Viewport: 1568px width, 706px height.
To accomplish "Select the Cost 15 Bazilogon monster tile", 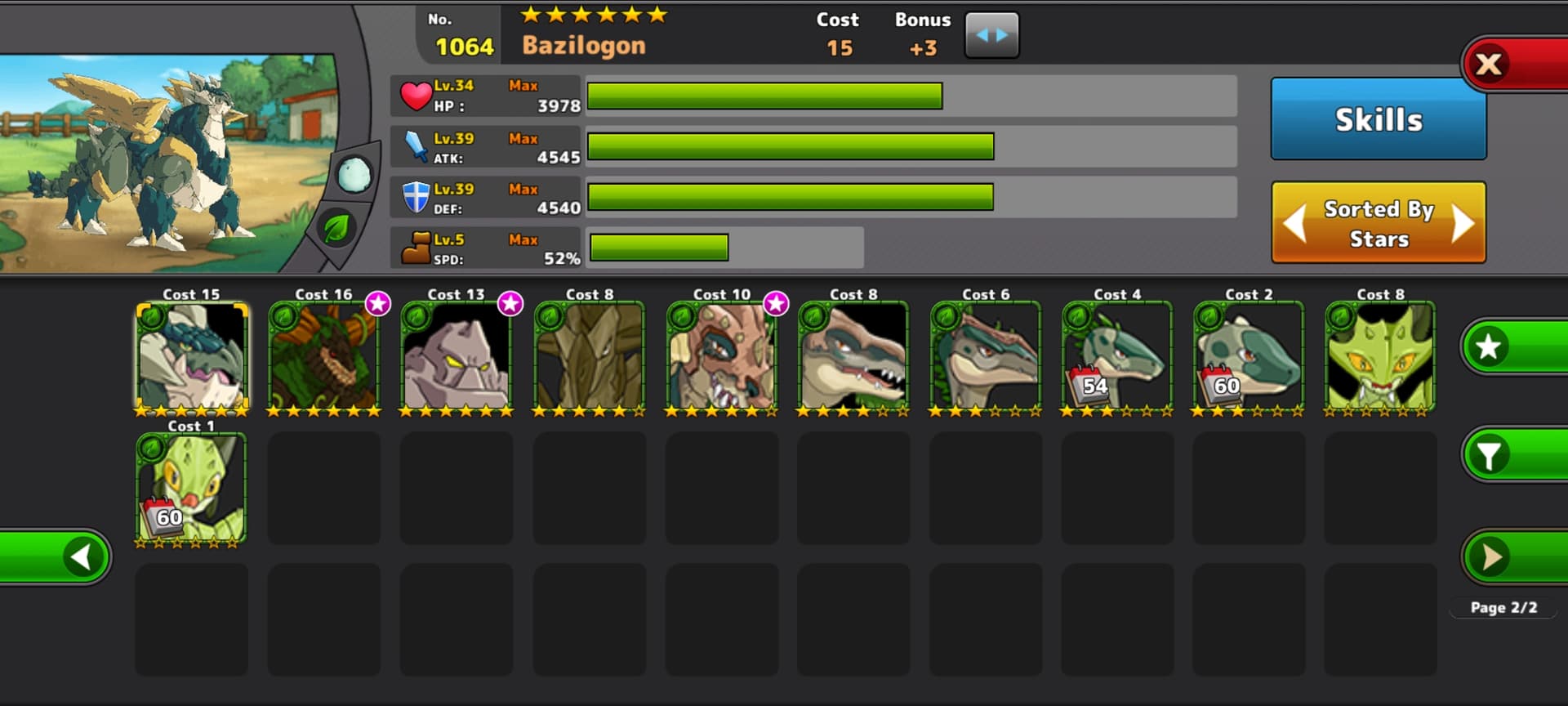I will [192, 356].
